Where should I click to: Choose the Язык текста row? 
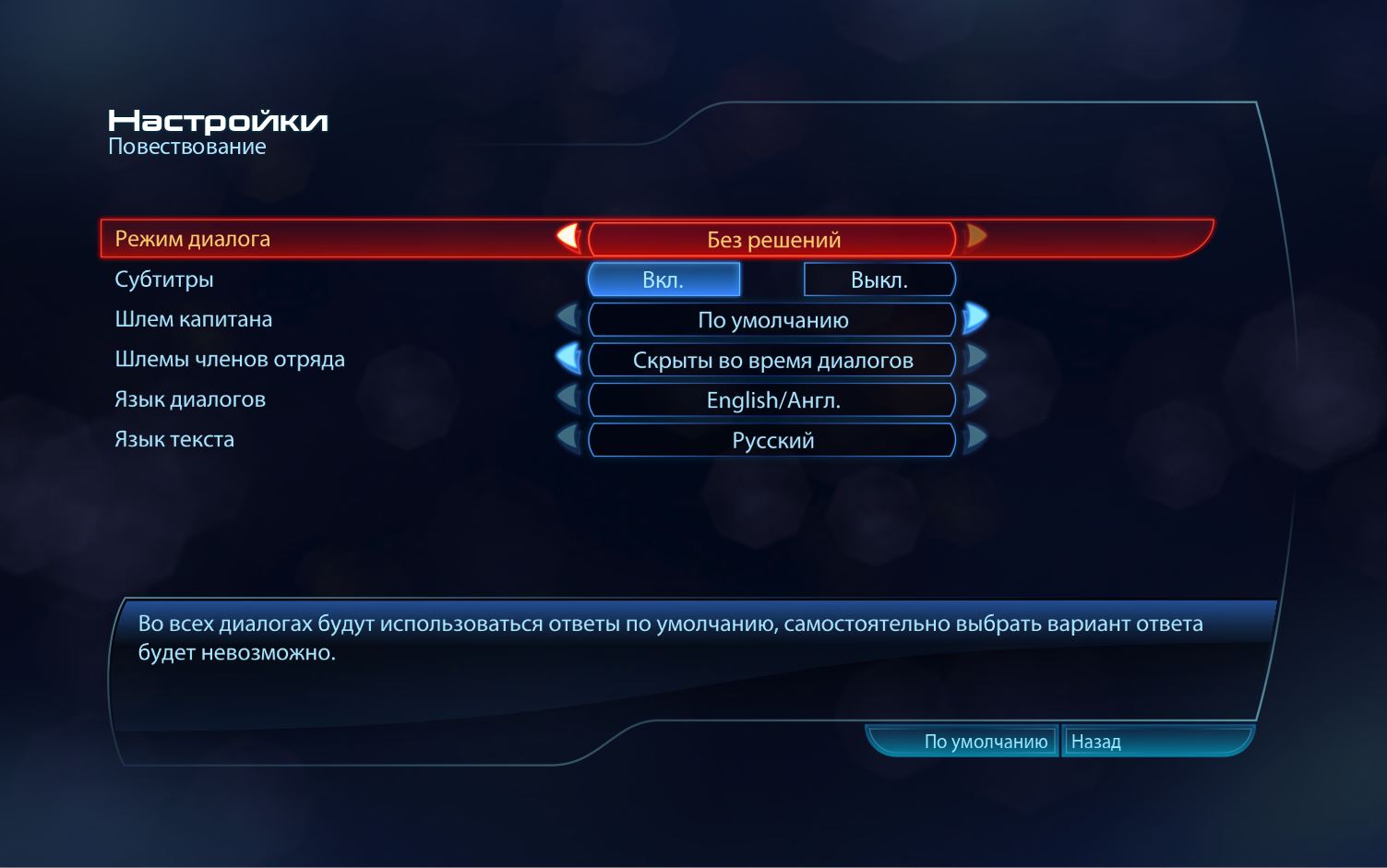[174, 439]
